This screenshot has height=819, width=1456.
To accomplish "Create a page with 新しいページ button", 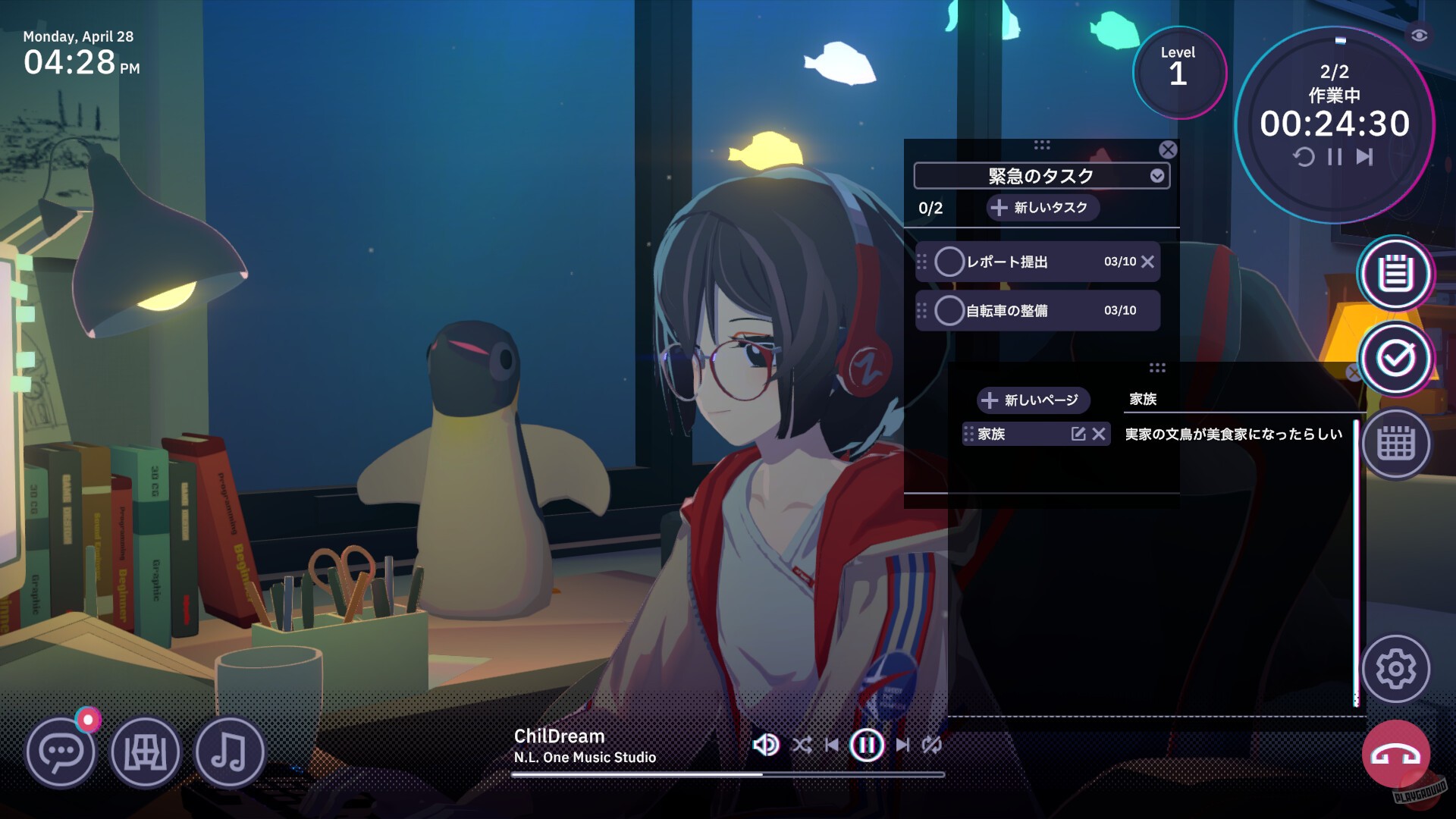I will click(x=1033, y=400).
